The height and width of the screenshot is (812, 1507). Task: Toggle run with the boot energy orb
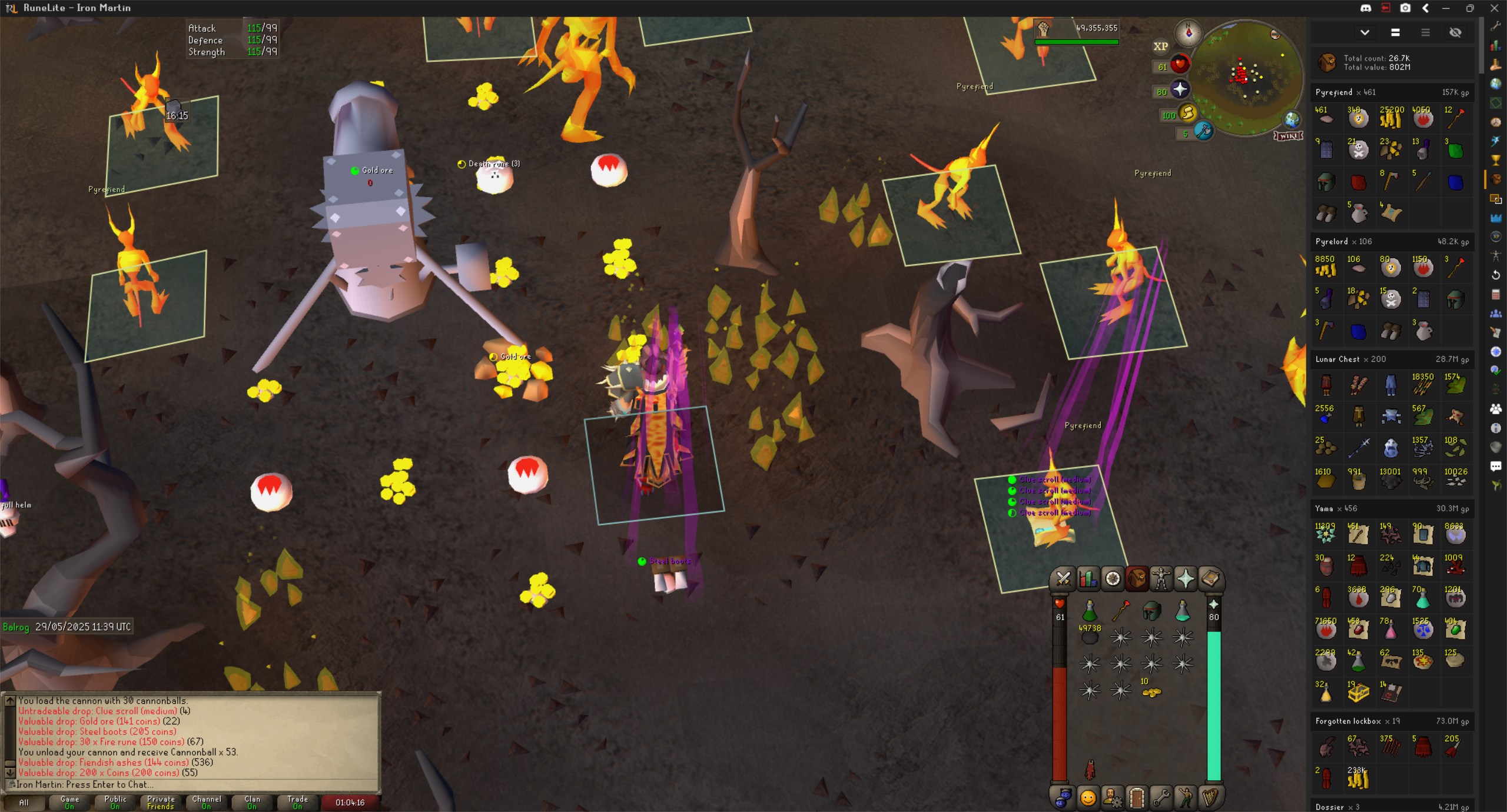pyautogui.click(x=1187, y=113)
